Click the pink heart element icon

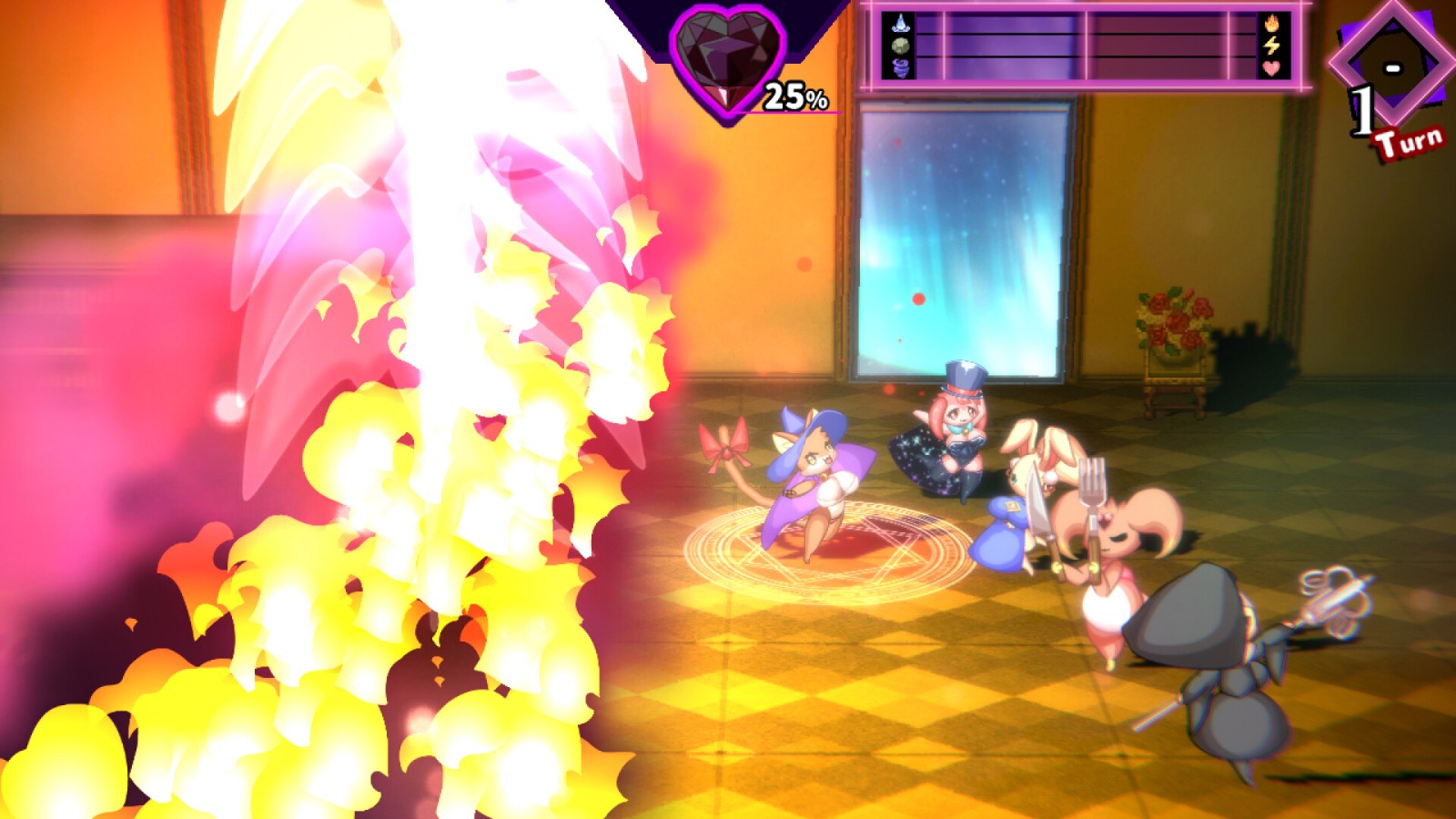pos(1271,67)
